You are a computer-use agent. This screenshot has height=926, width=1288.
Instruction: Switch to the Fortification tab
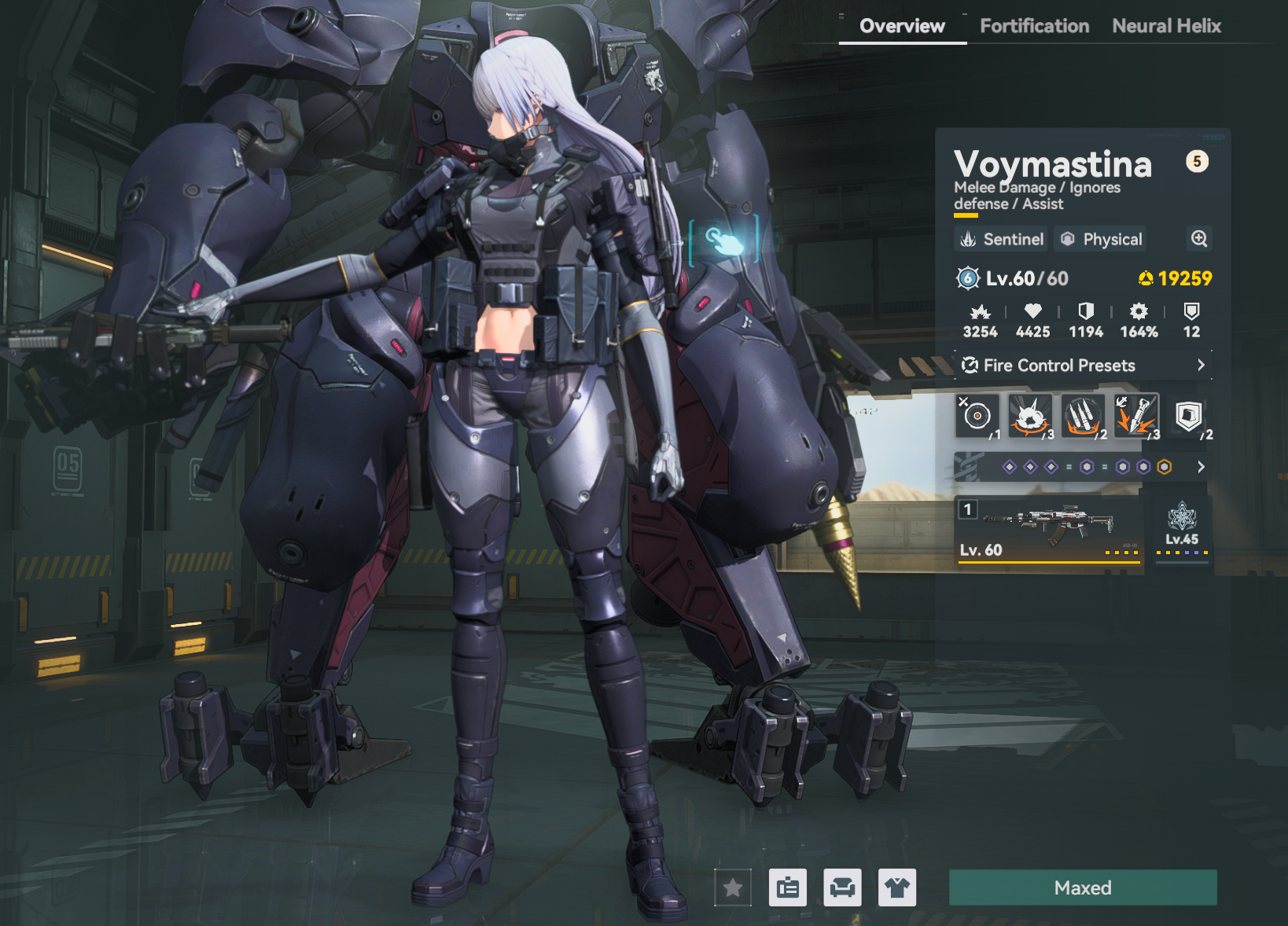pos(1034,26)
